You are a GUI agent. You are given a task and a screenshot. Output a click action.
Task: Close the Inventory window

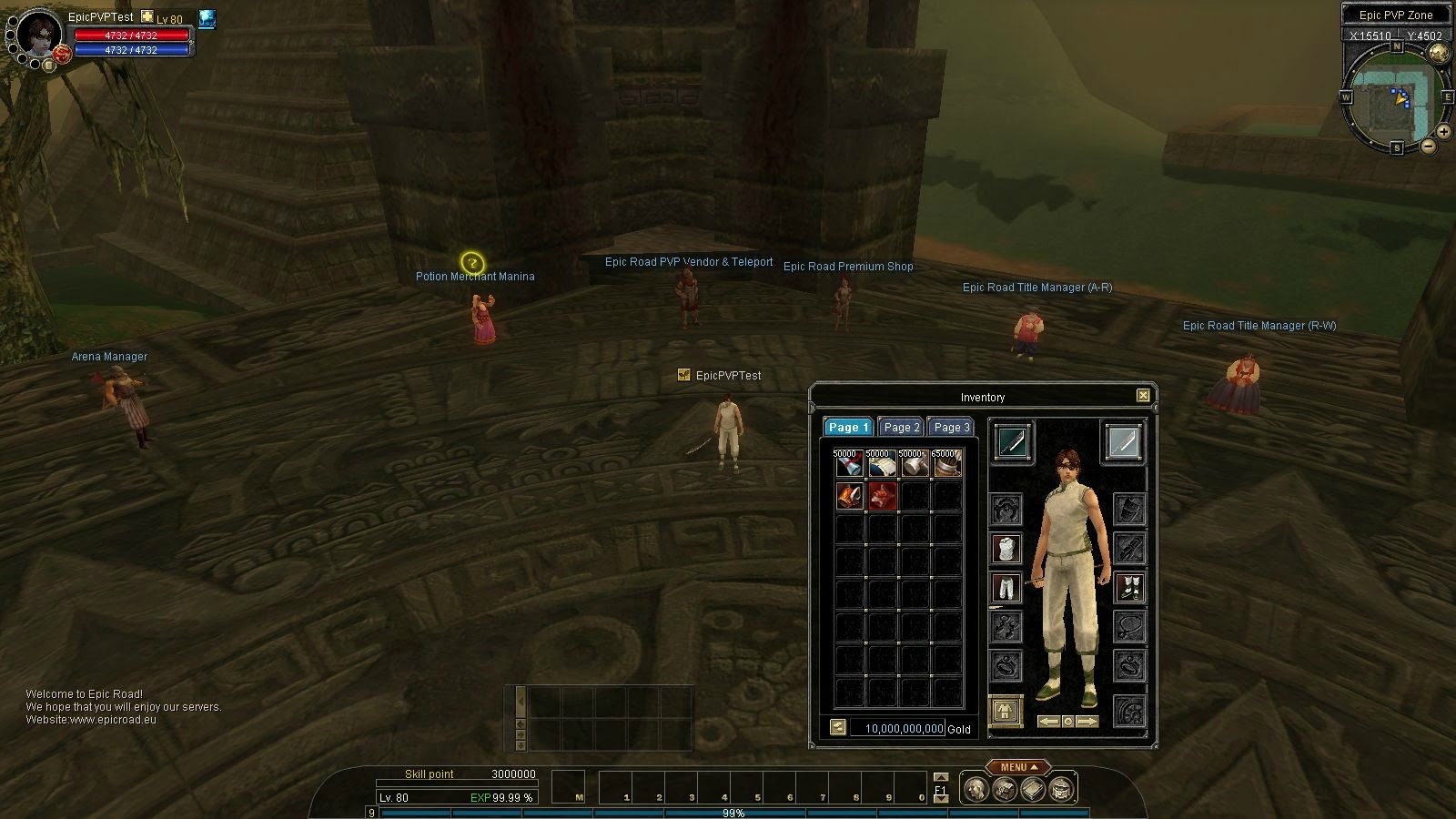pos(1143,395)
